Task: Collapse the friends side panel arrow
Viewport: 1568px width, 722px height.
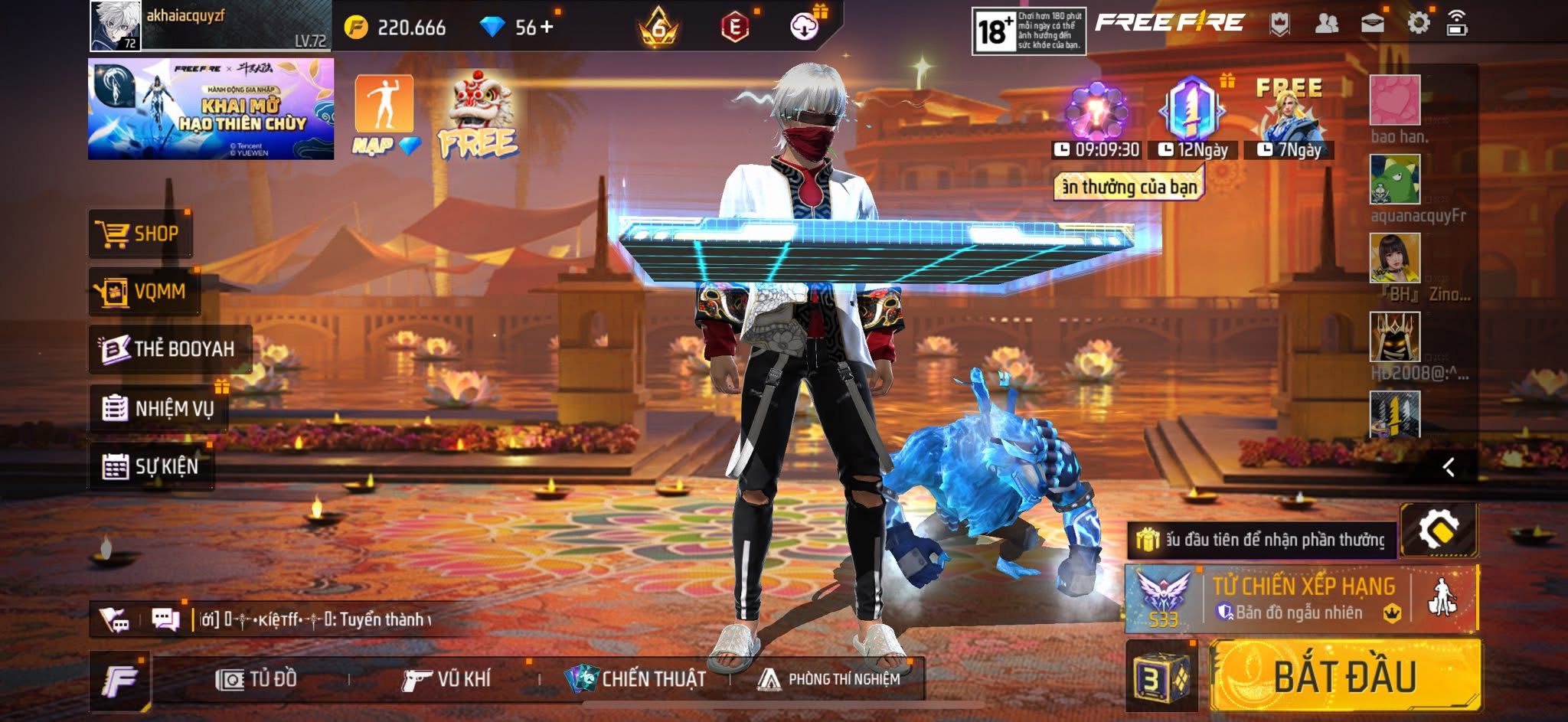Action: [x=1449, y=467]
